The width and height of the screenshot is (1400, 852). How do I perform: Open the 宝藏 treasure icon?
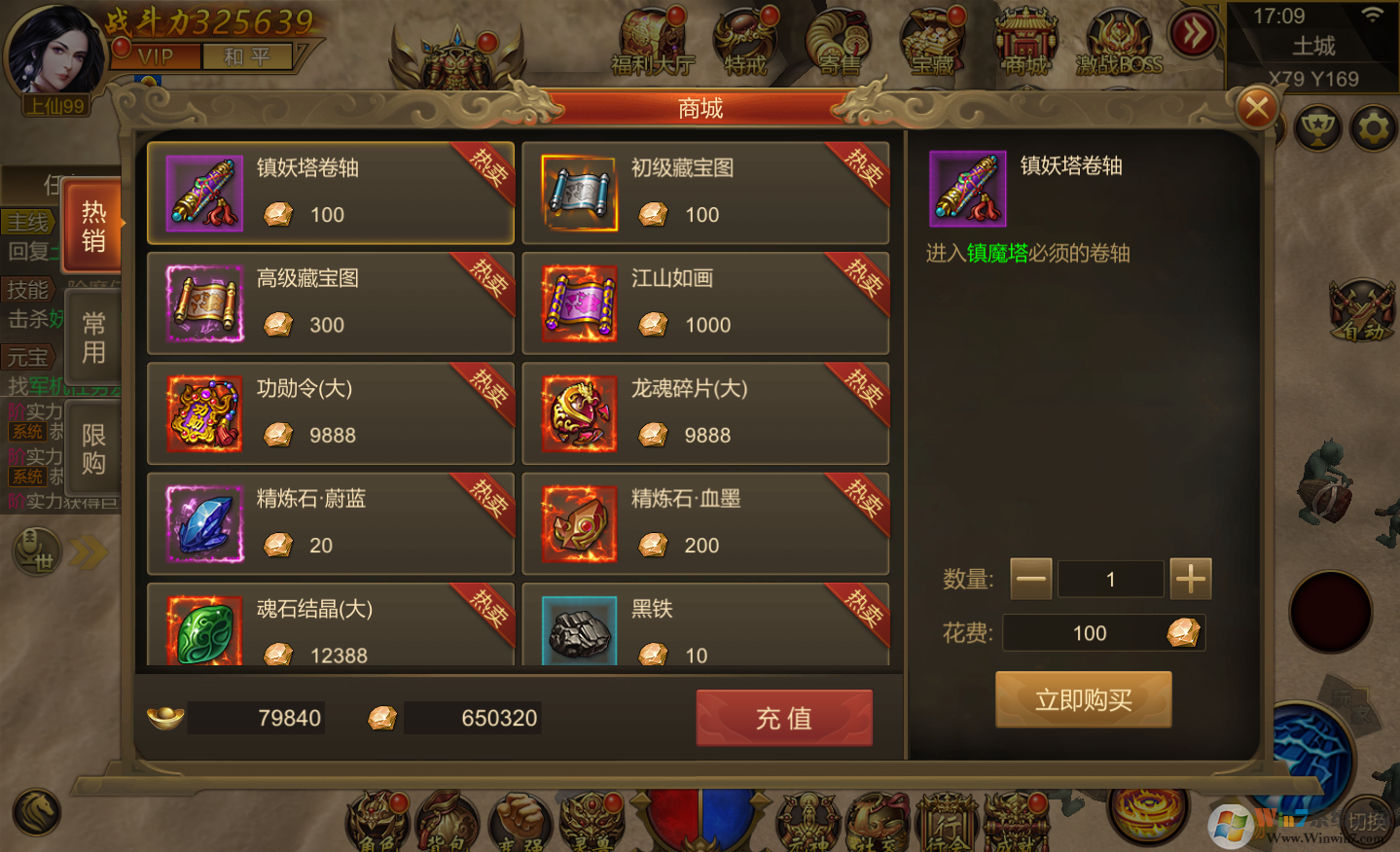tap(932, 39)
